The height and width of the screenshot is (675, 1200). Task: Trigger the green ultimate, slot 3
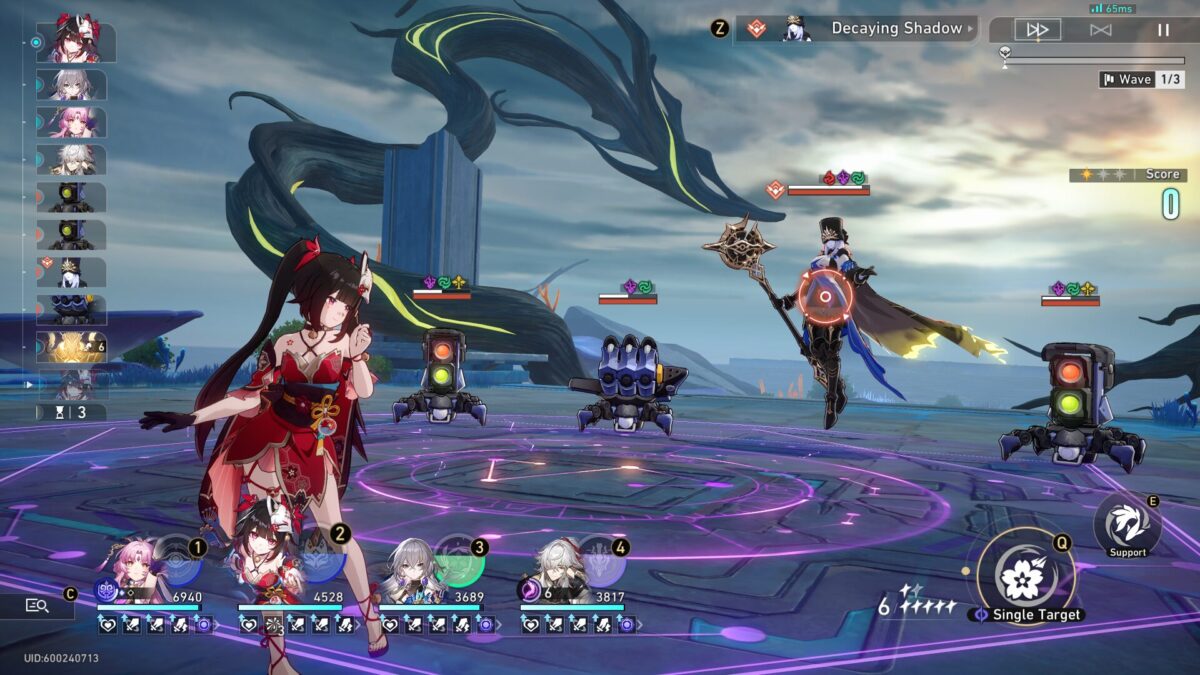point(460,562)
